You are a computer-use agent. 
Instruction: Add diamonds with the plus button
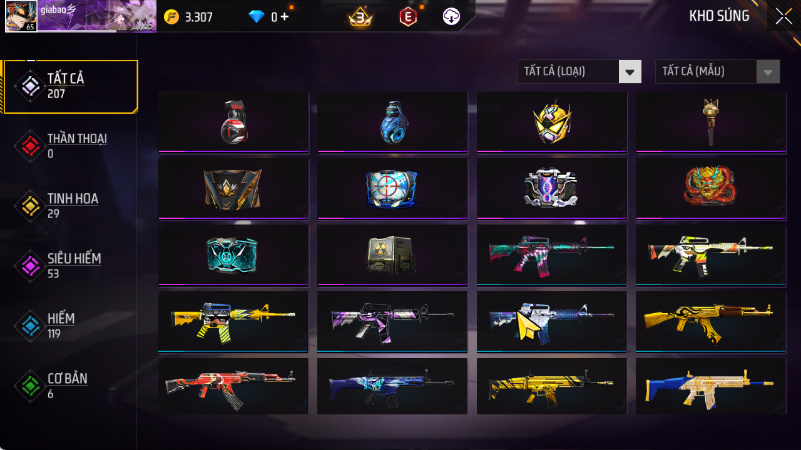coord(285,17)
